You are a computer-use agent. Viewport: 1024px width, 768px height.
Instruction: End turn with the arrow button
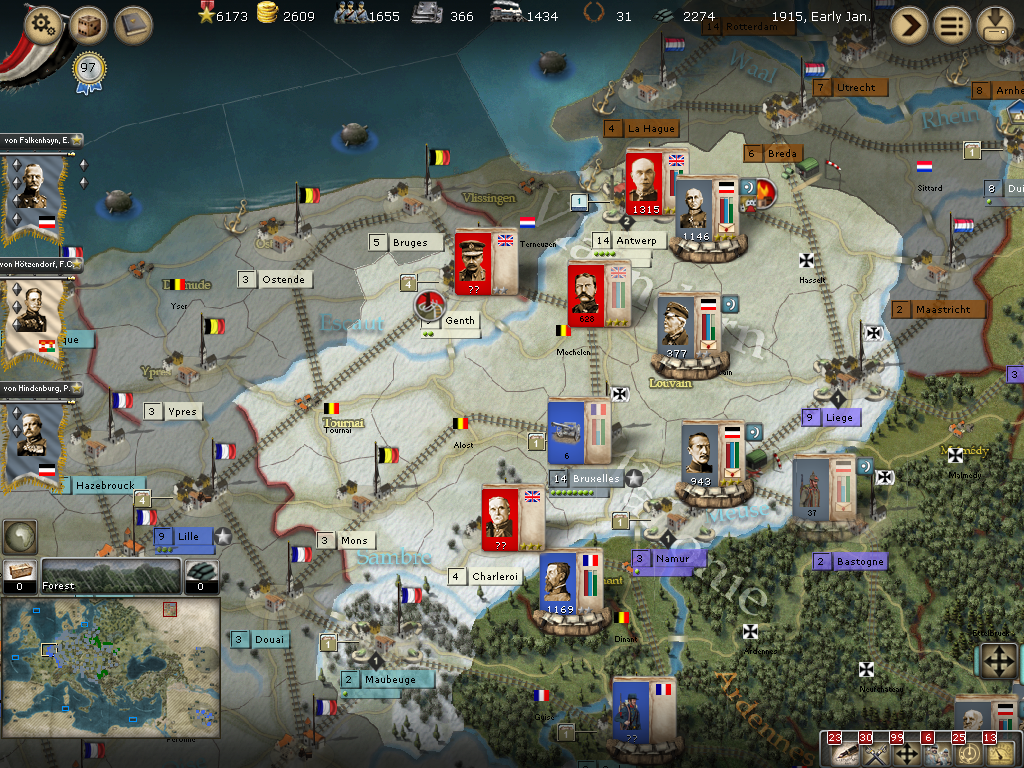(x=909, y=24)
